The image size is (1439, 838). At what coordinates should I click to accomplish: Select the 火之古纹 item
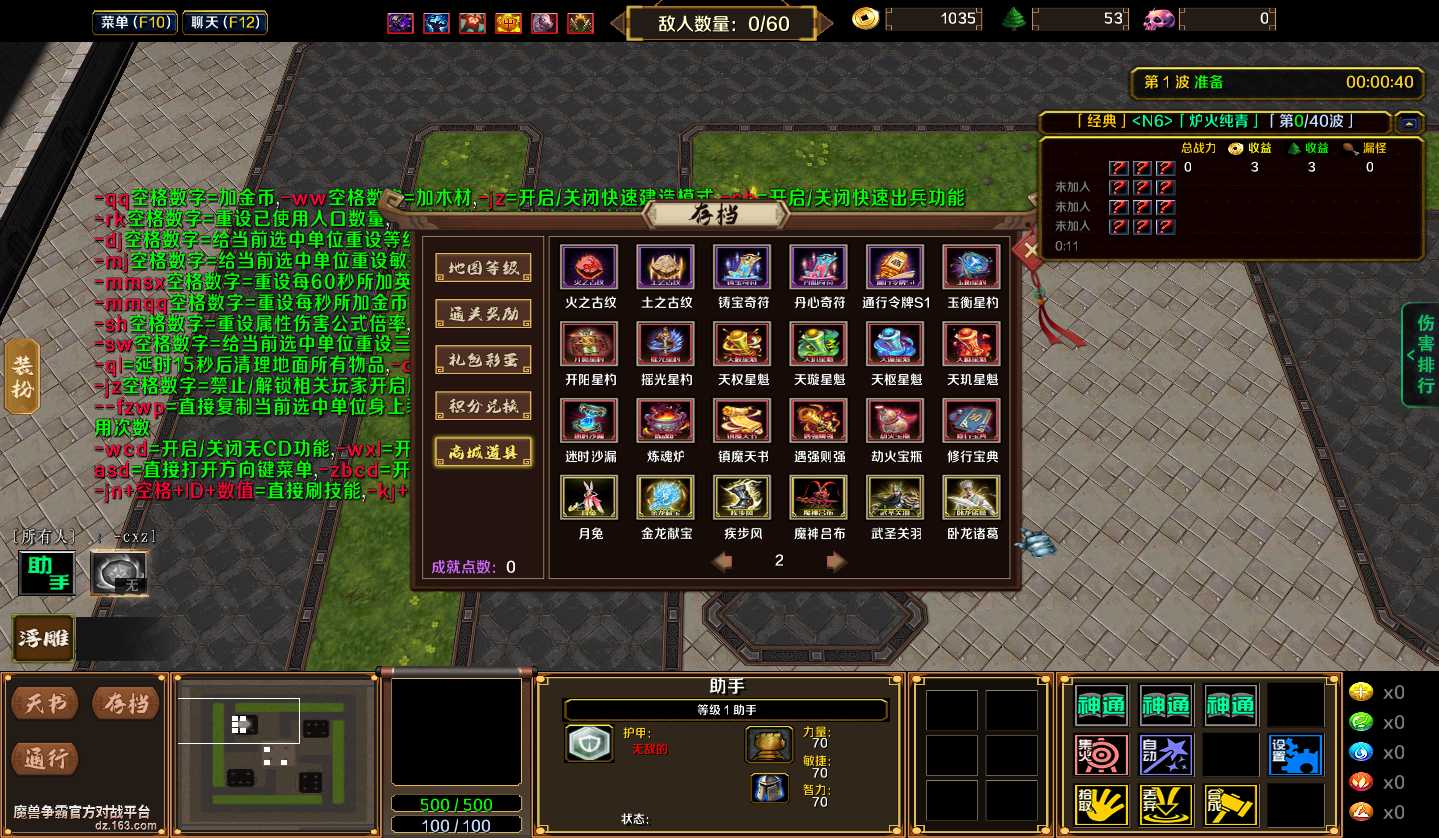coord(589,267)
